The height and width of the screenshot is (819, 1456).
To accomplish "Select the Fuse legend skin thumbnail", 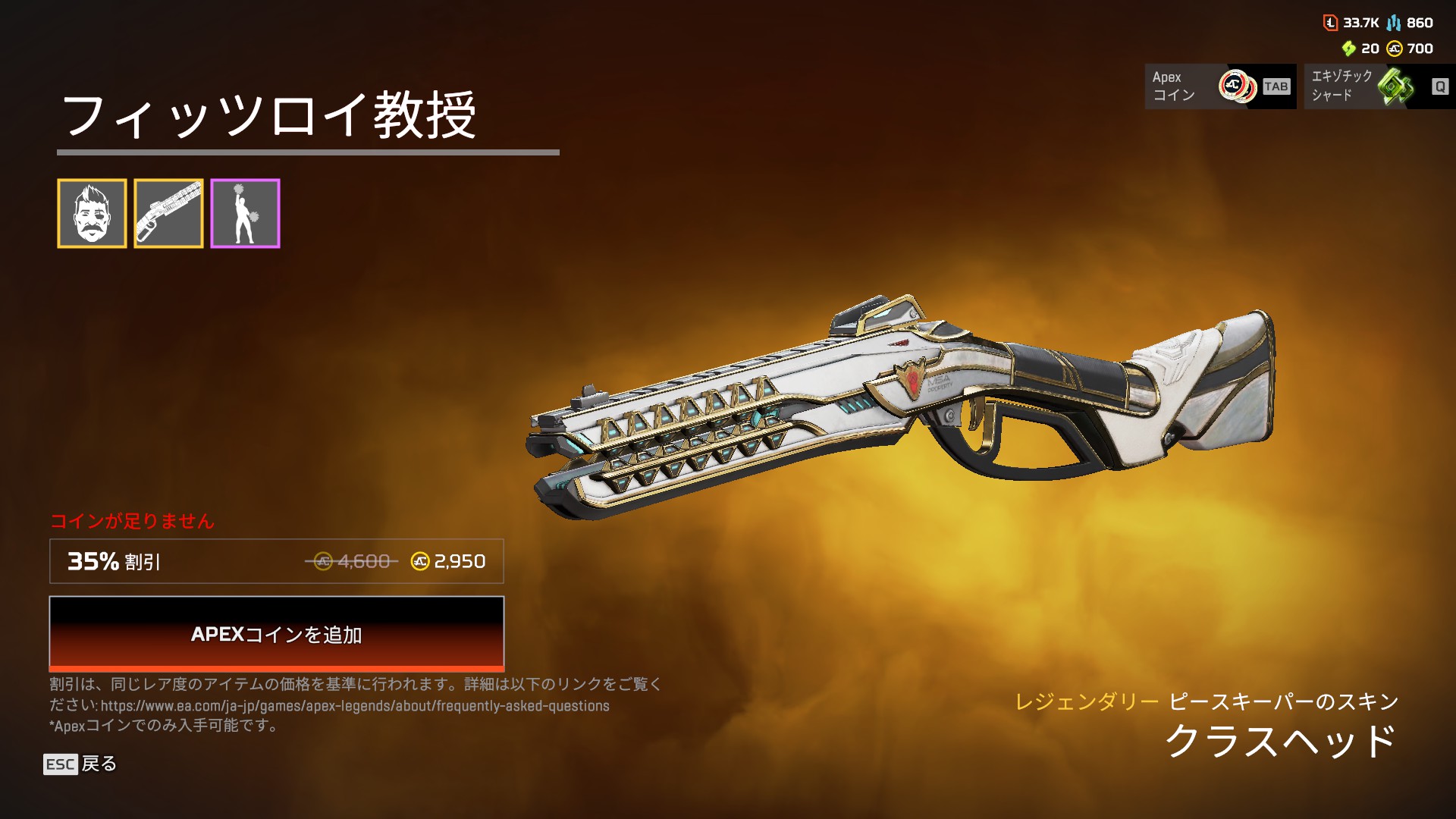I will pyautogui.click(x=92, y=213).
